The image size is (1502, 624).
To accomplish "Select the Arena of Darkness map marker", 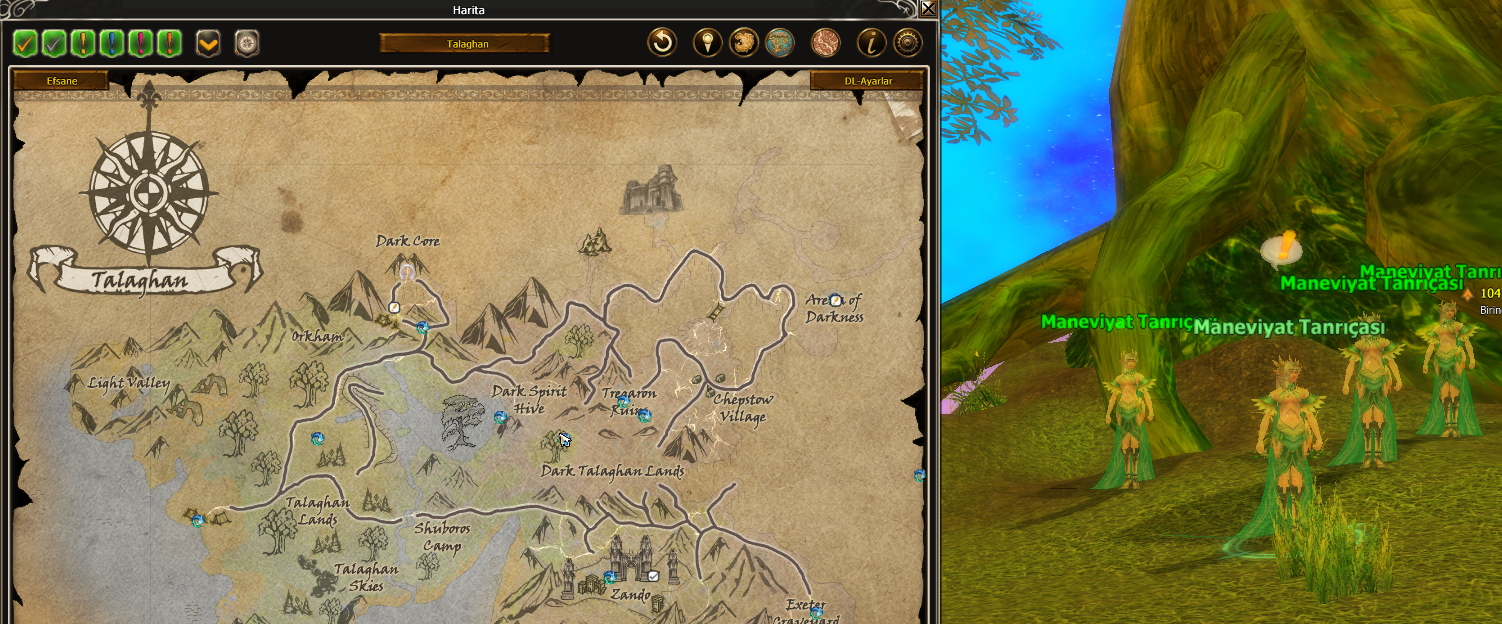I will pos(836,300).
